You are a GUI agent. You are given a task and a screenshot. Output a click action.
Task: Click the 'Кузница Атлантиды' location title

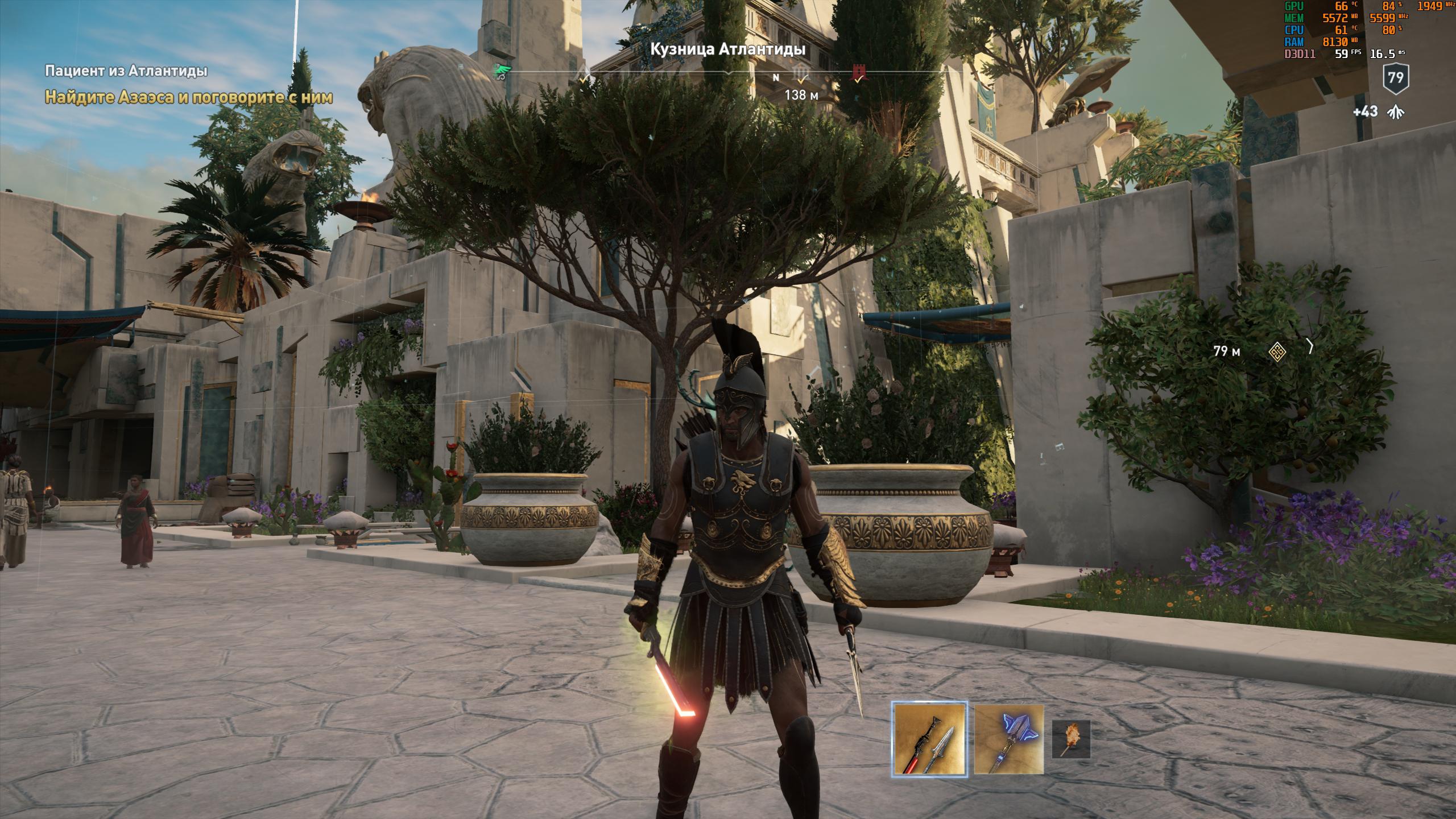727,49
